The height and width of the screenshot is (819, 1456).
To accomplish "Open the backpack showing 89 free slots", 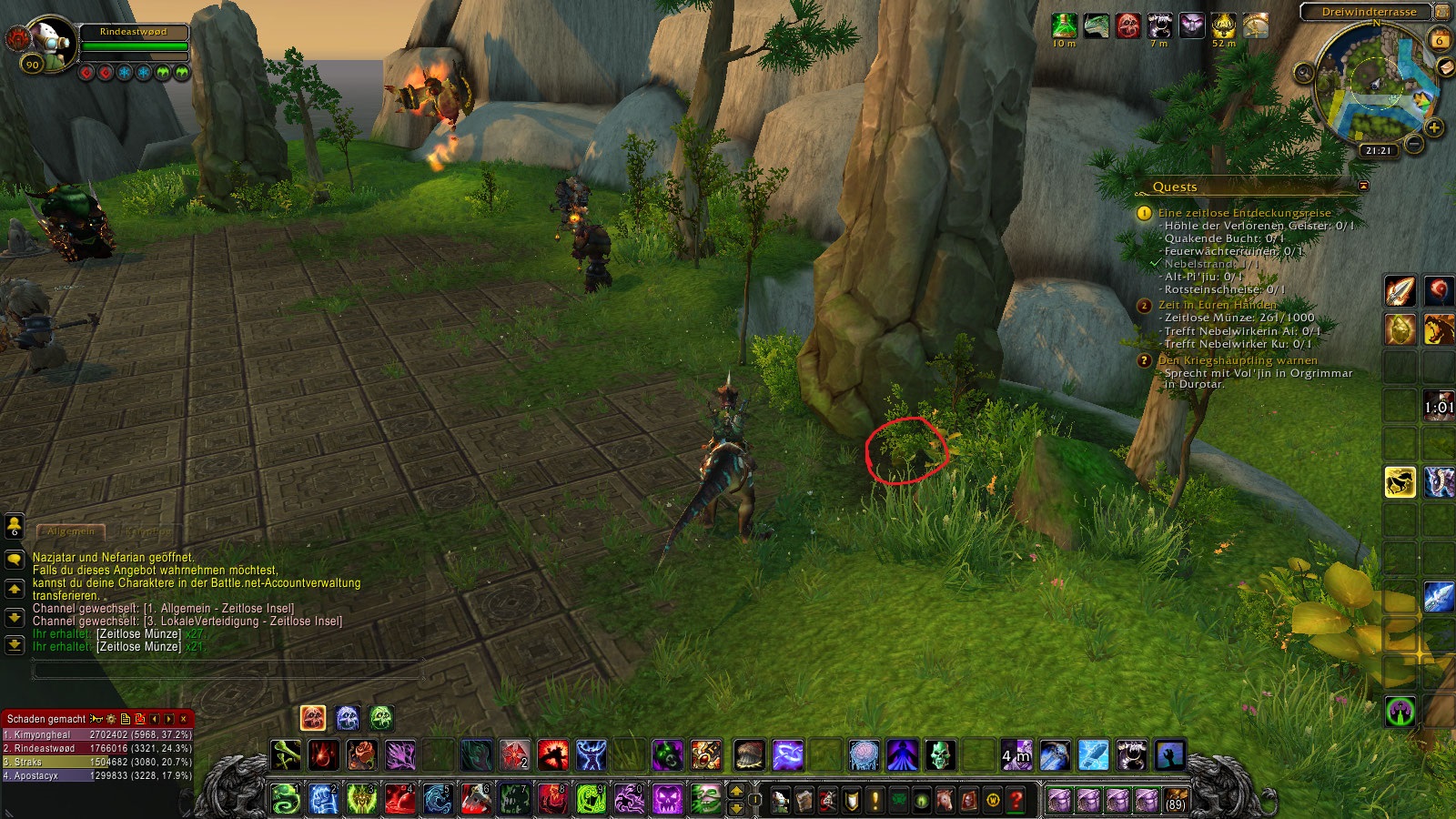I will [x=1176, y=801].
